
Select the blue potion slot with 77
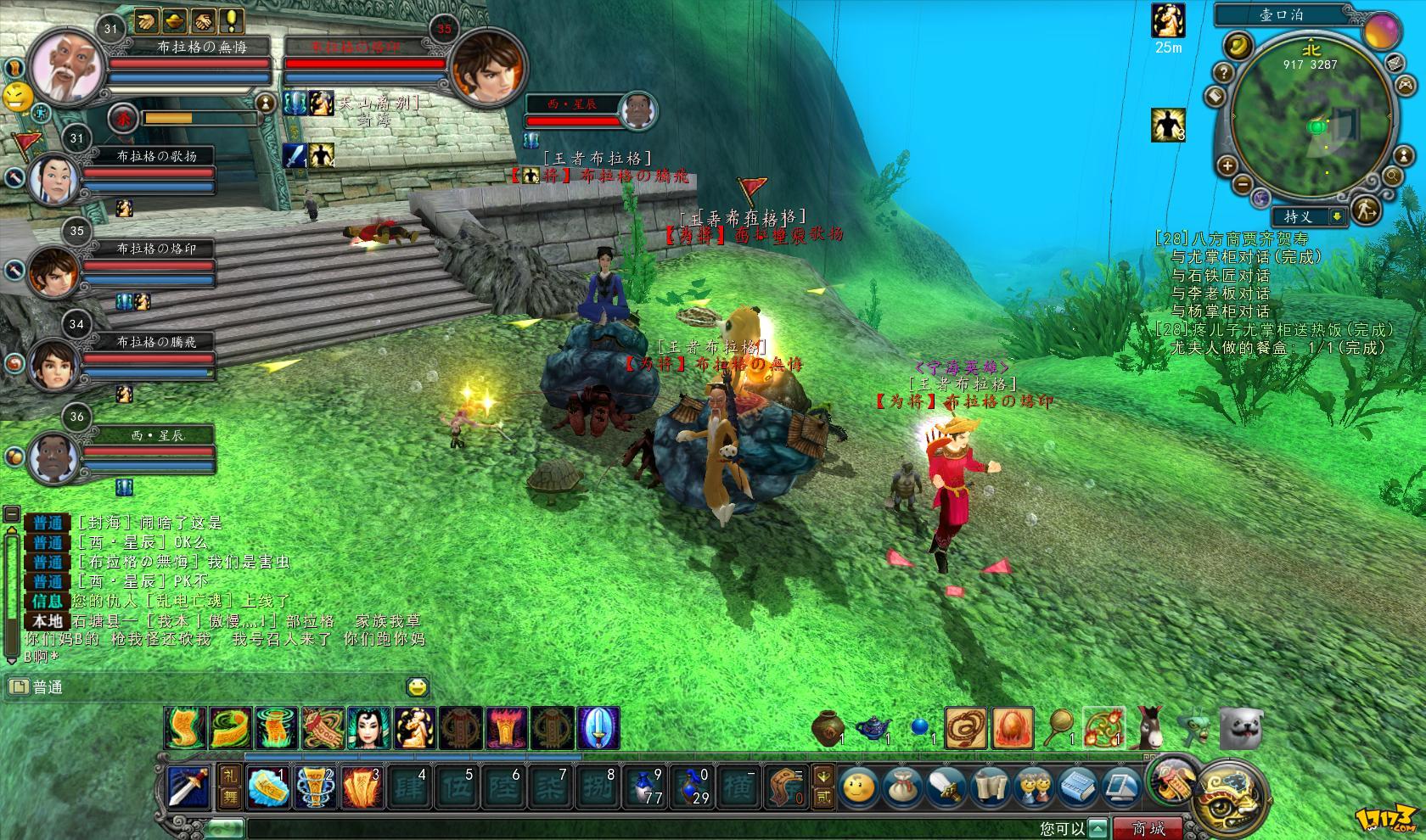point(648,787)
